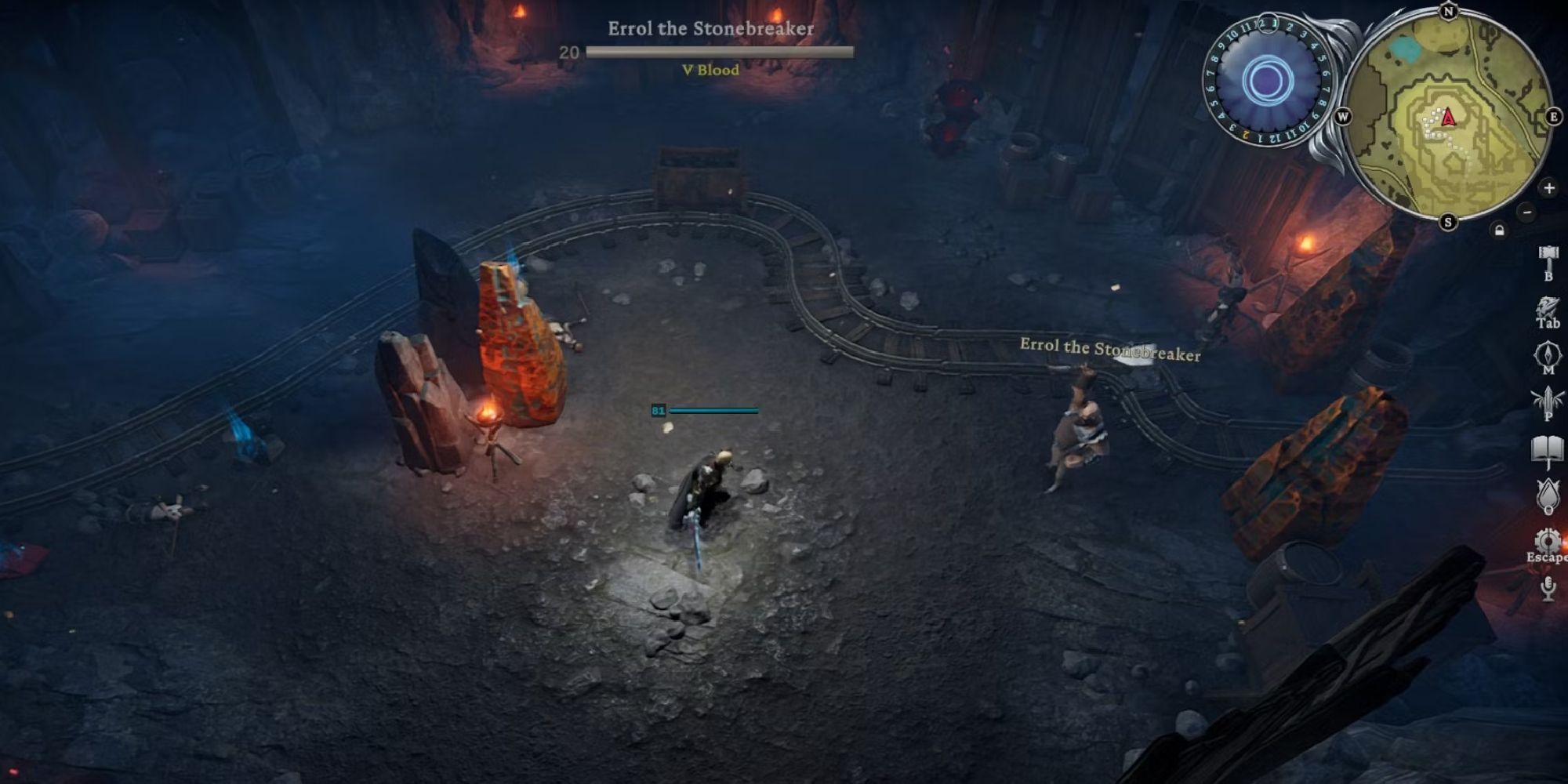Open the world map crystal icon
Image resolution: width=1568 pixels, height=784 pixels.
(1548, 354)
